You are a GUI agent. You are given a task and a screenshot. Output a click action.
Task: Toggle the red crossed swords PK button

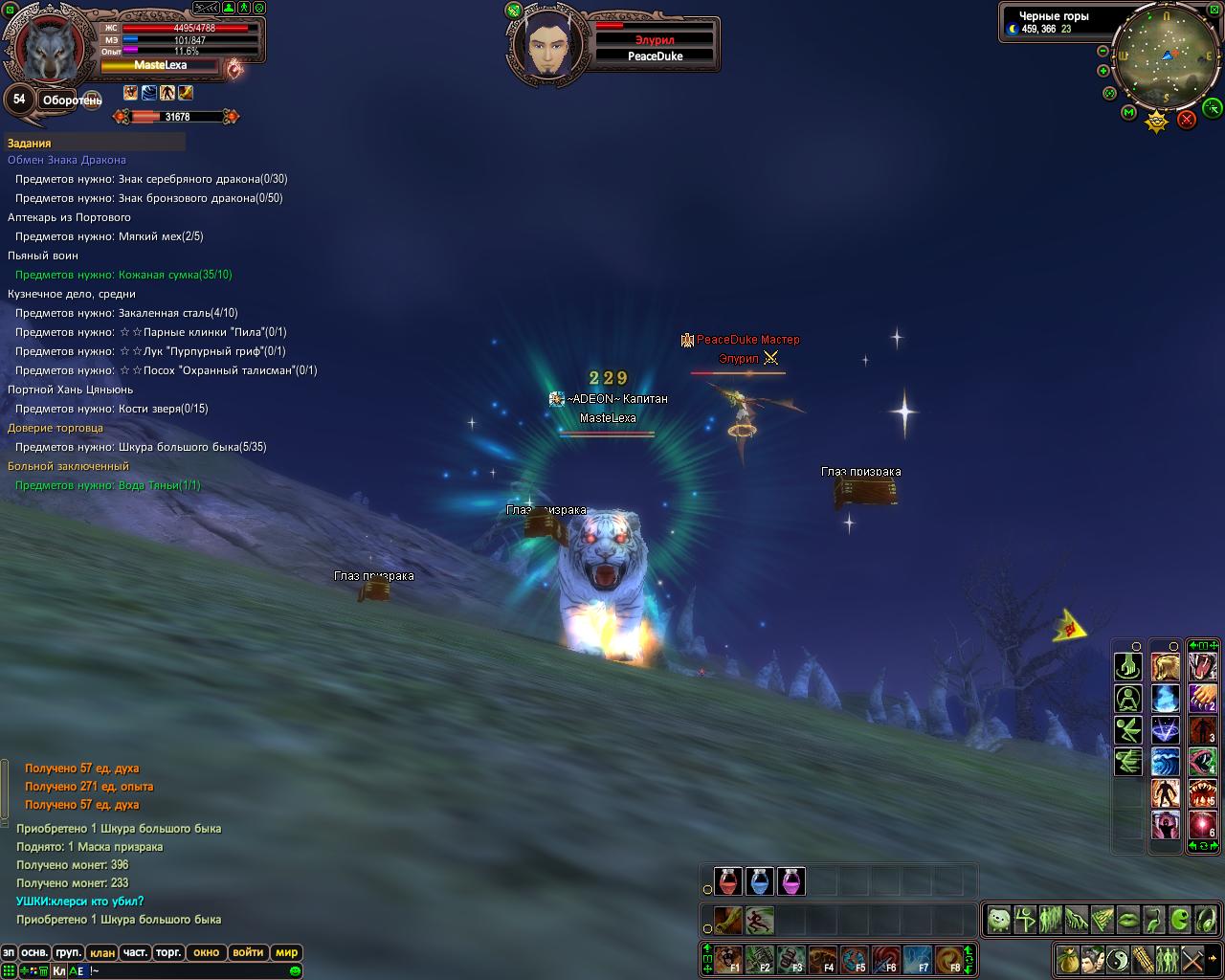tap(1187, 119)
